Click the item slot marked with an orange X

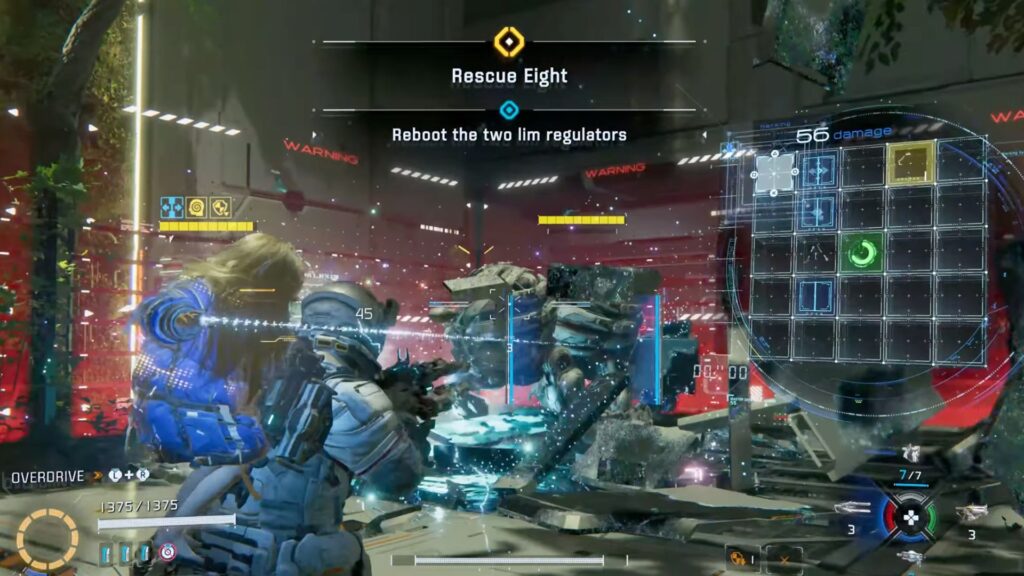pos(784,557)
